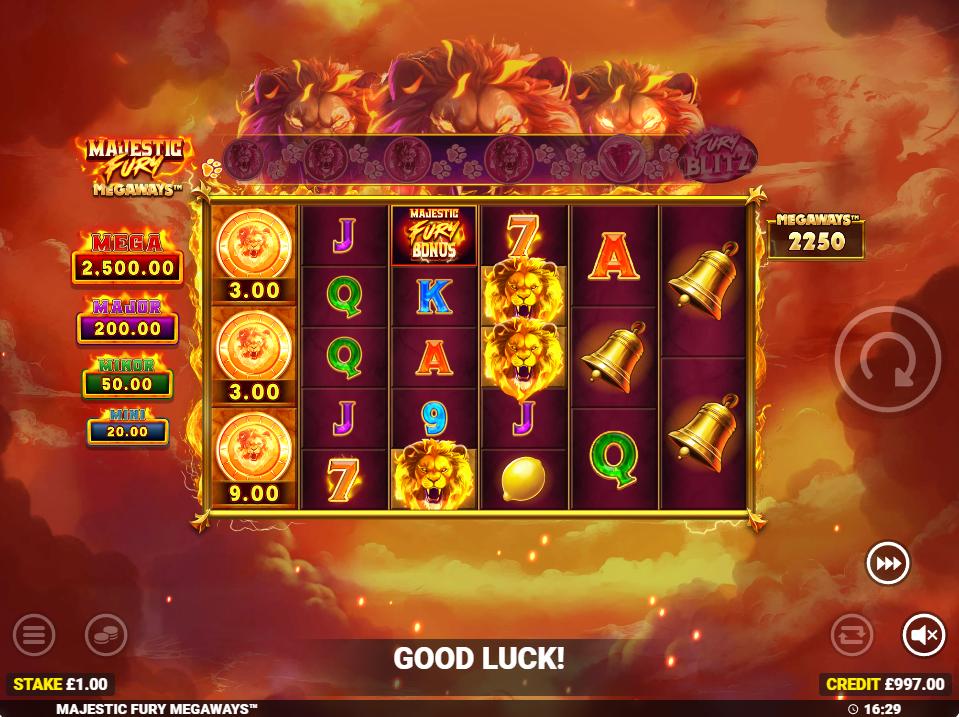Open the coin stake settings
The width and height of the screenshot is (959, 717).
tap(105, 634)
